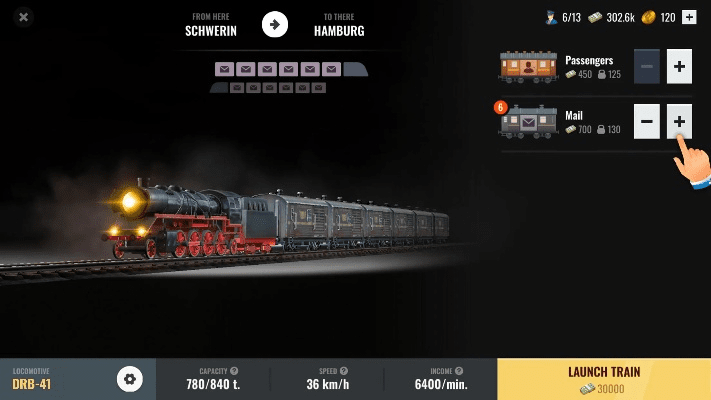Add a Mail wagon
711x400 pixels.
coord(679,122)
